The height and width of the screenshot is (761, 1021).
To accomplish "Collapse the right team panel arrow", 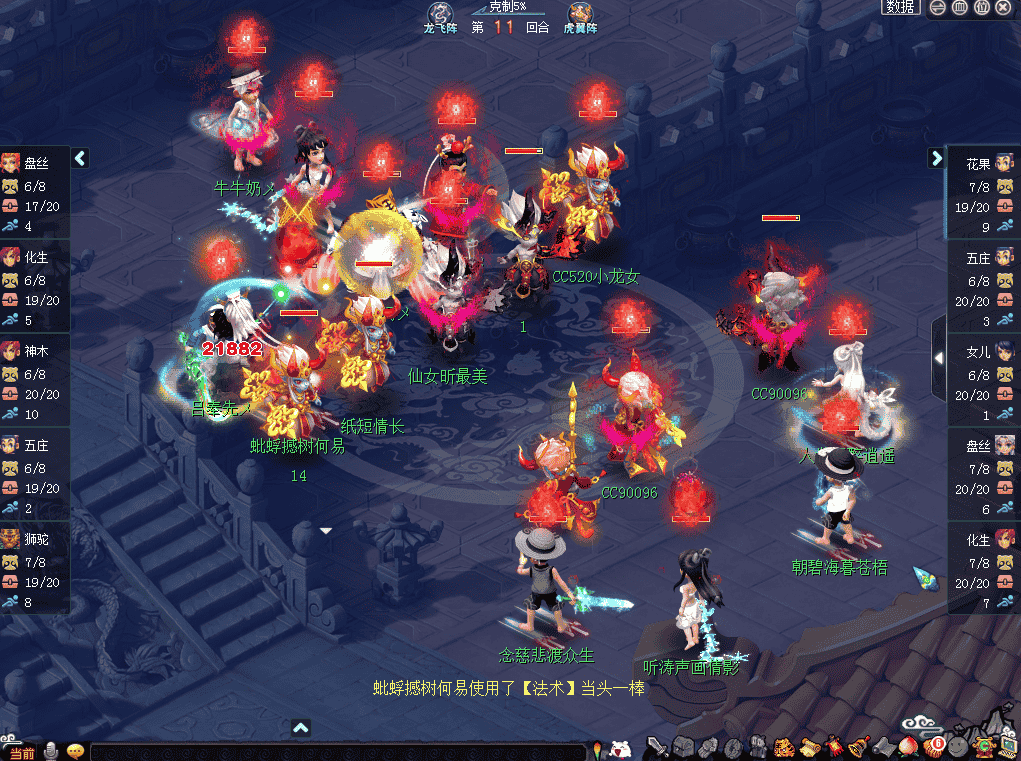I will [937, 158].
